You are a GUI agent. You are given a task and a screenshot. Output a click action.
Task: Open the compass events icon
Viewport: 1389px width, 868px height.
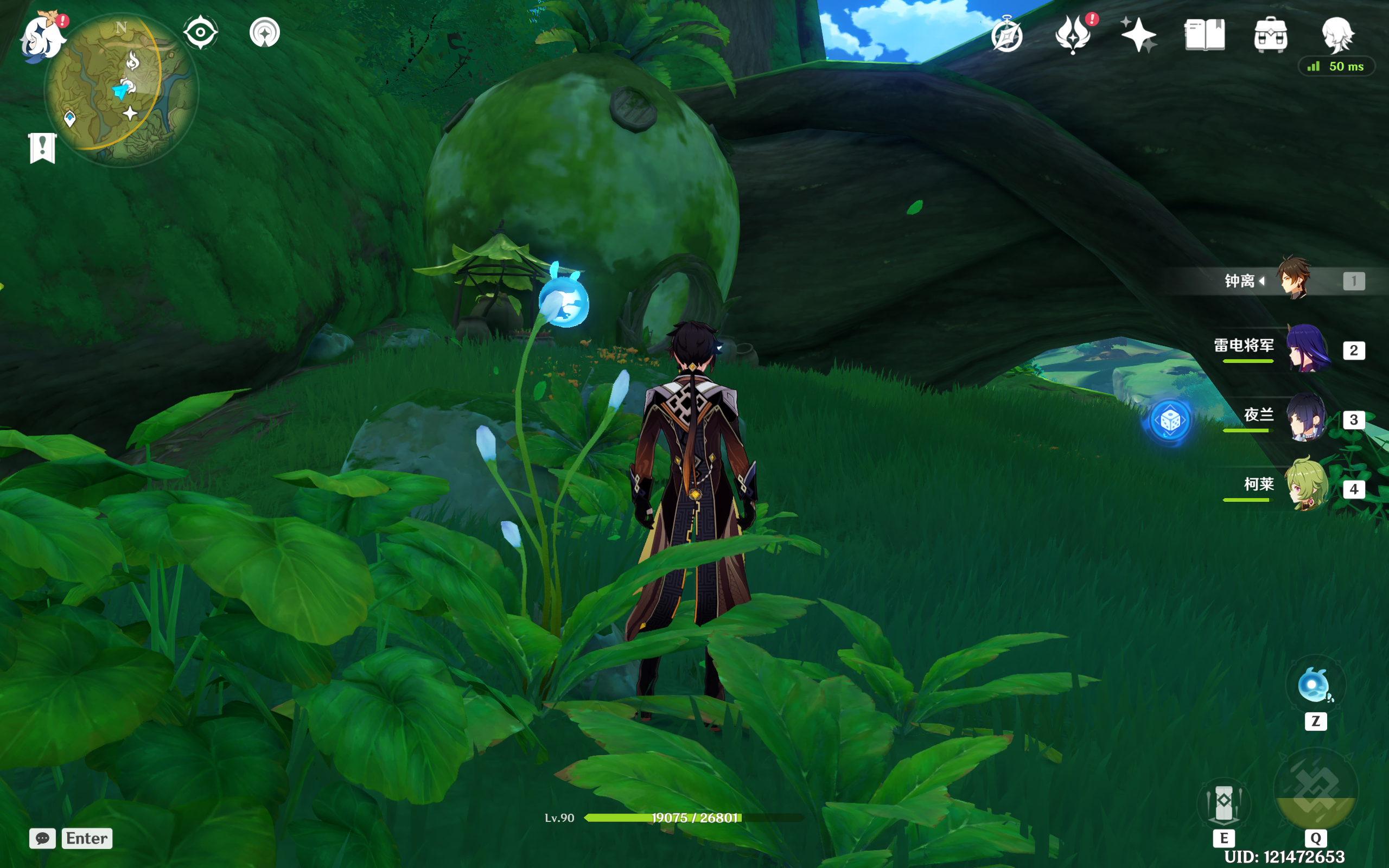[1008, 36]
